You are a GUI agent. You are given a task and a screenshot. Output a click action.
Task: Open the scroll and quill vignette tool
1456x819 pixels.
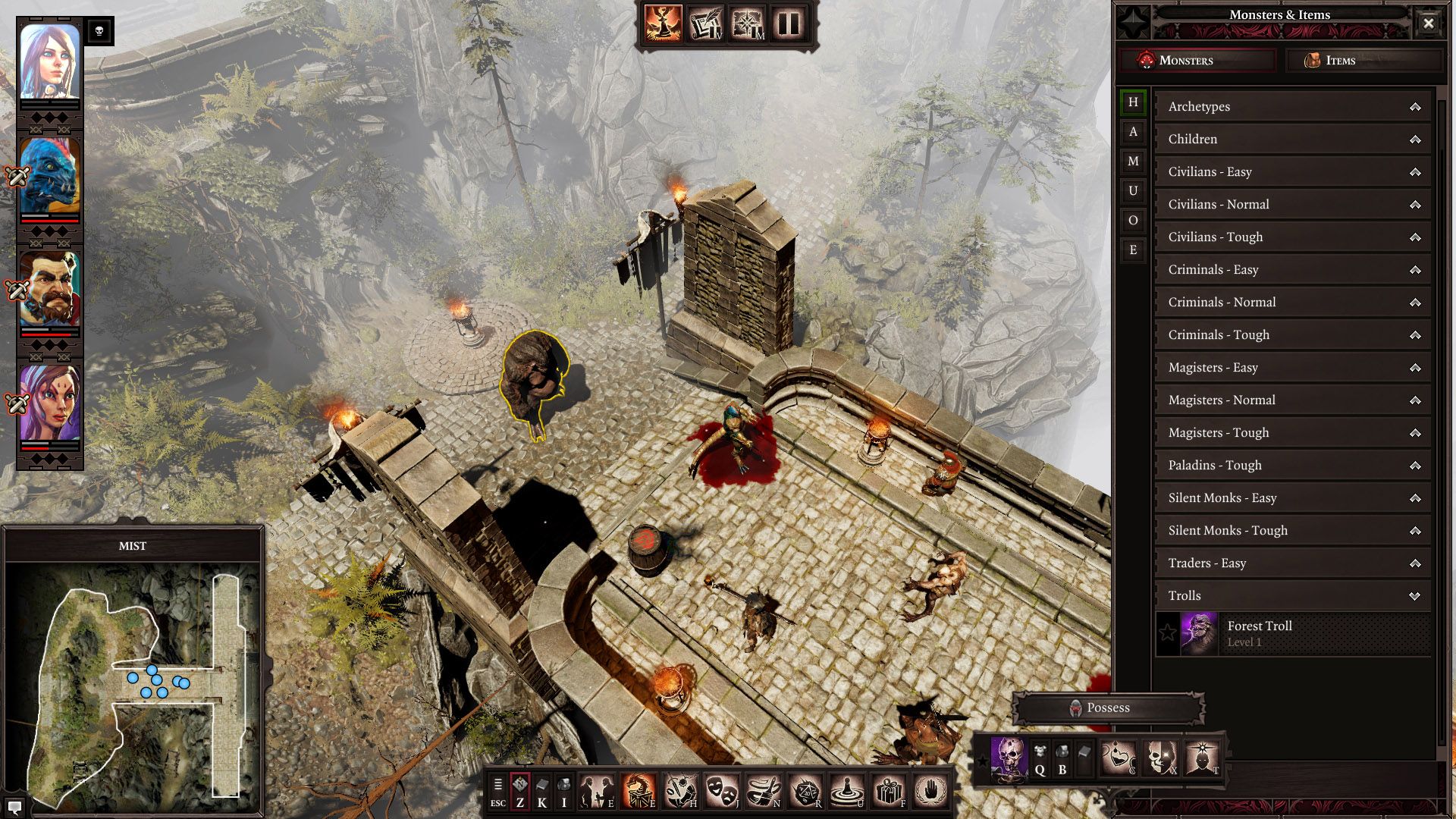tap(705, 24)
